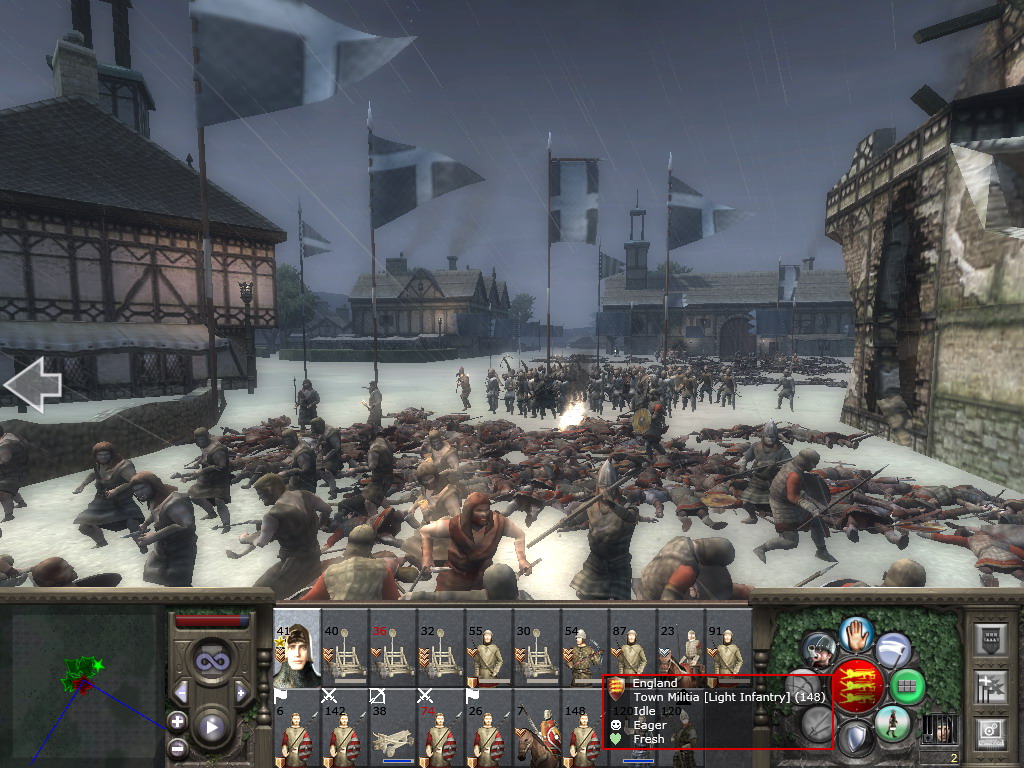Select the ballista unit card showing 38

(x=393, y=727)
